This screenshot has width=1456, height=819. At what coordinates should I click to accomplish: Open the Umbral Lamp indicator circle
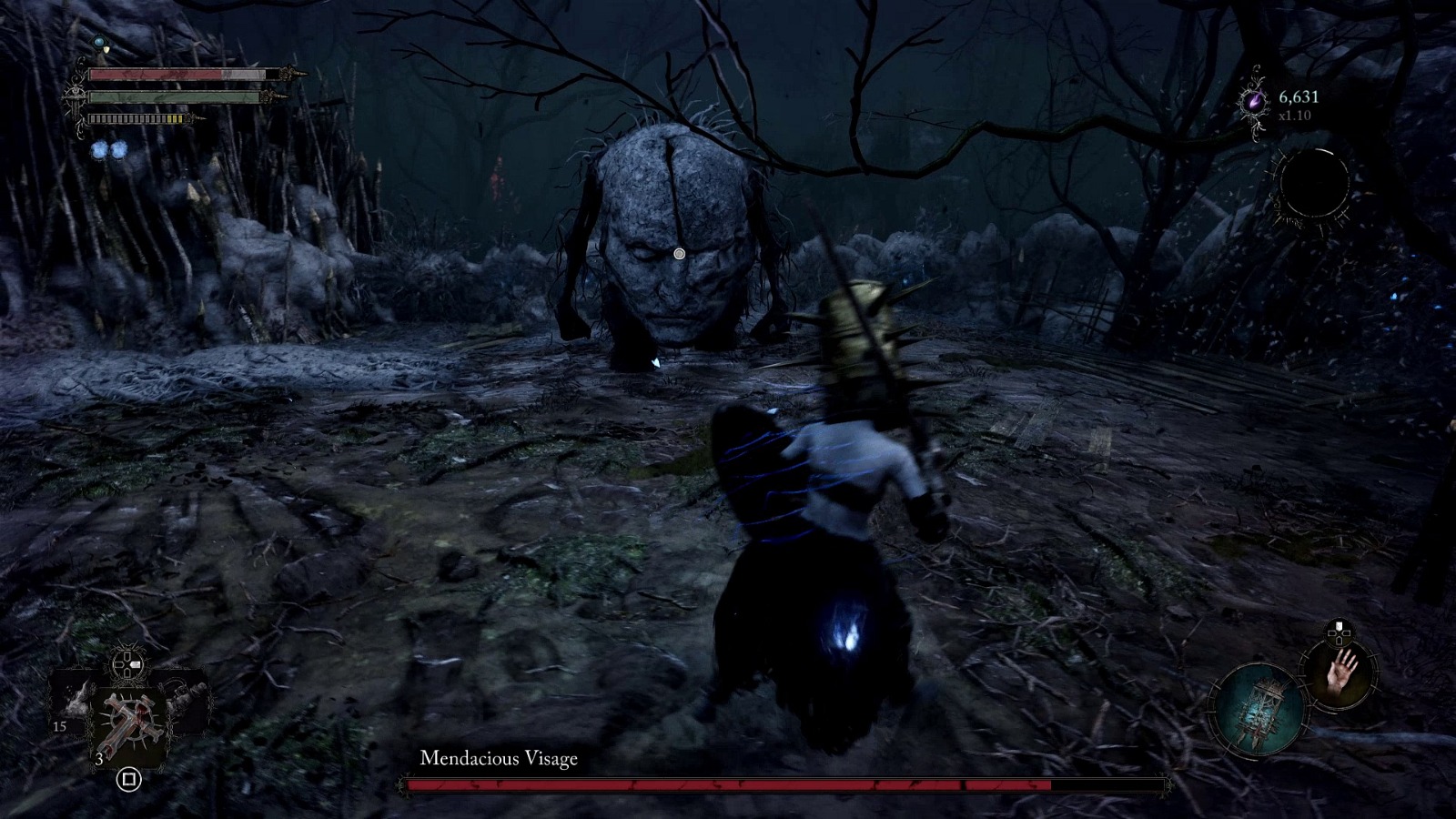1259,708
